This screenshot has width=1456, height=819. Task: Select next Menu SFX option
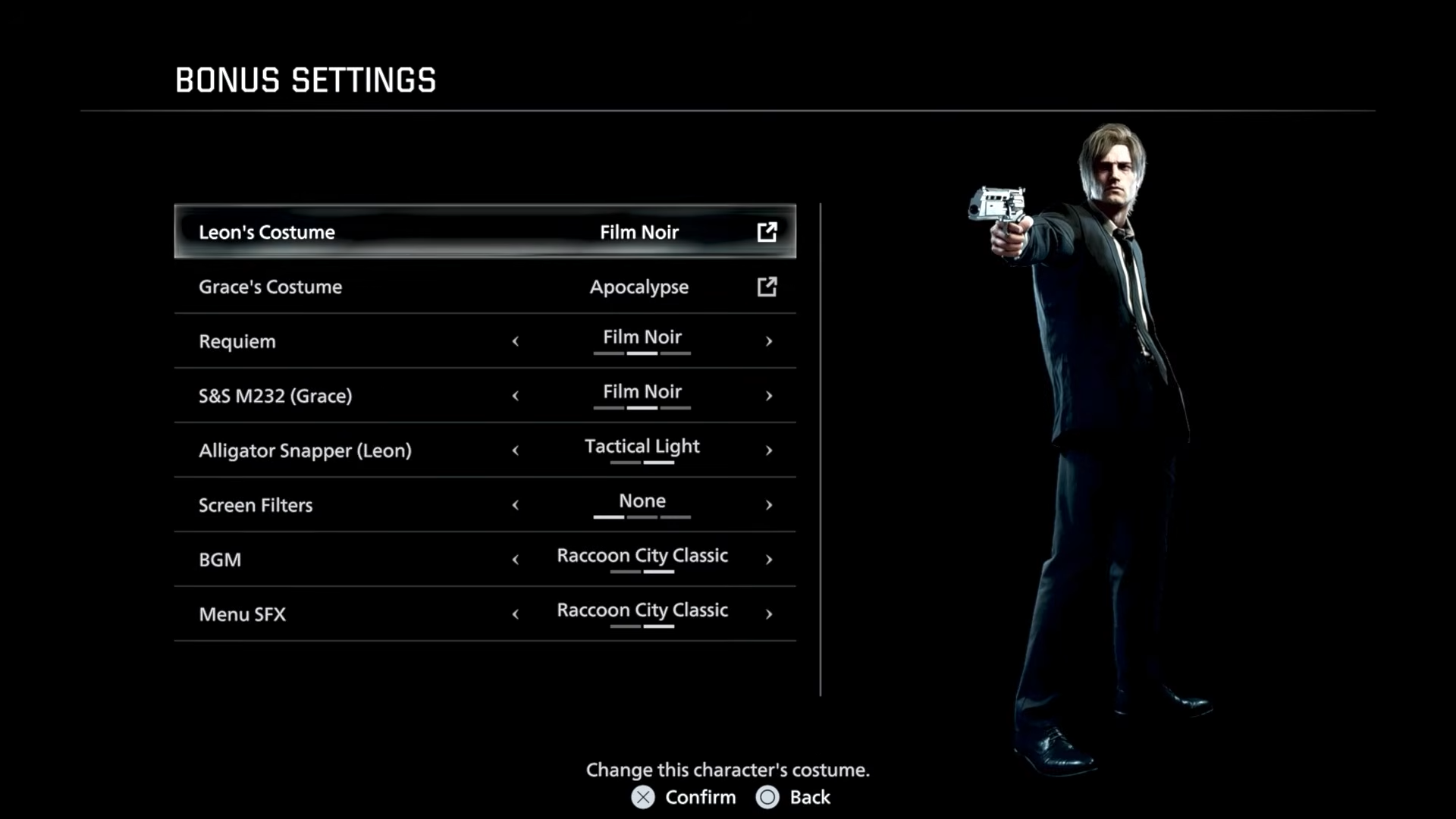click(769, 614)
